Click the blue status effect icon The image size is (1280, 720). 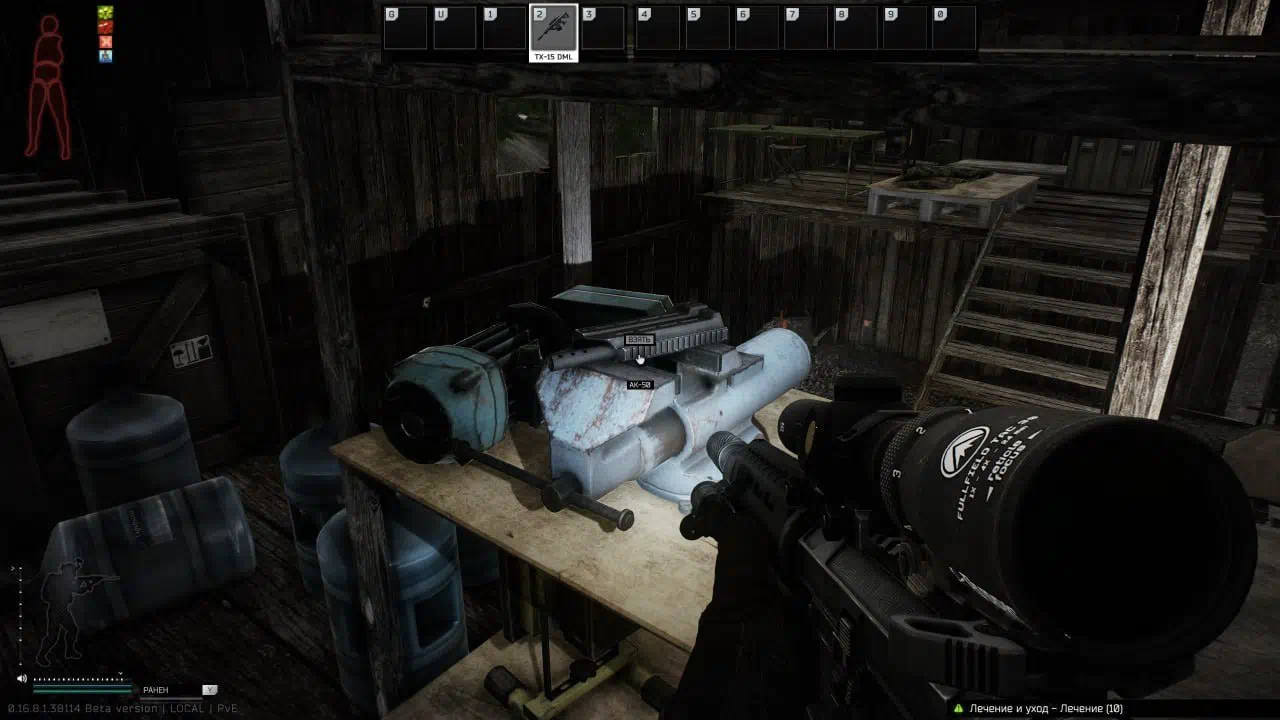pos(105,56)
